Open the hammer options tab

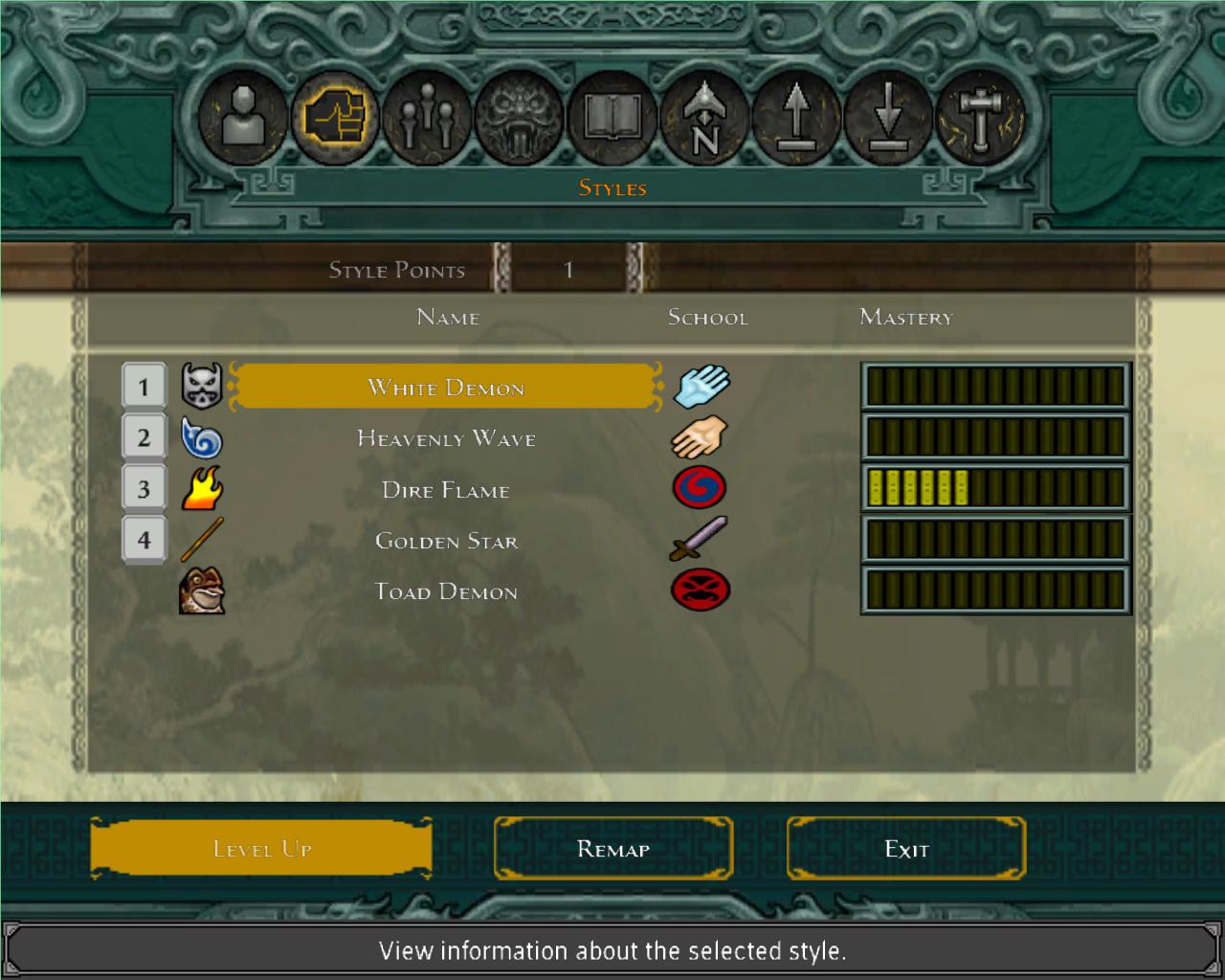[980, 119]
